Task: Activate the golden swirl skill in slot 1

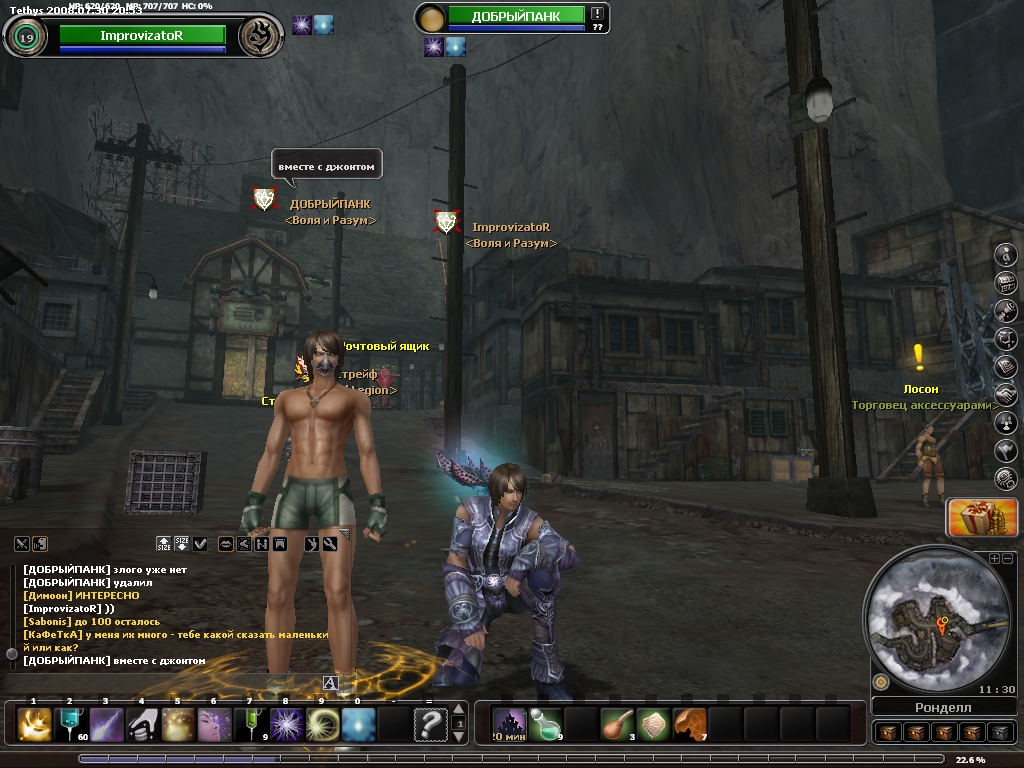Action: pos(35,723)
